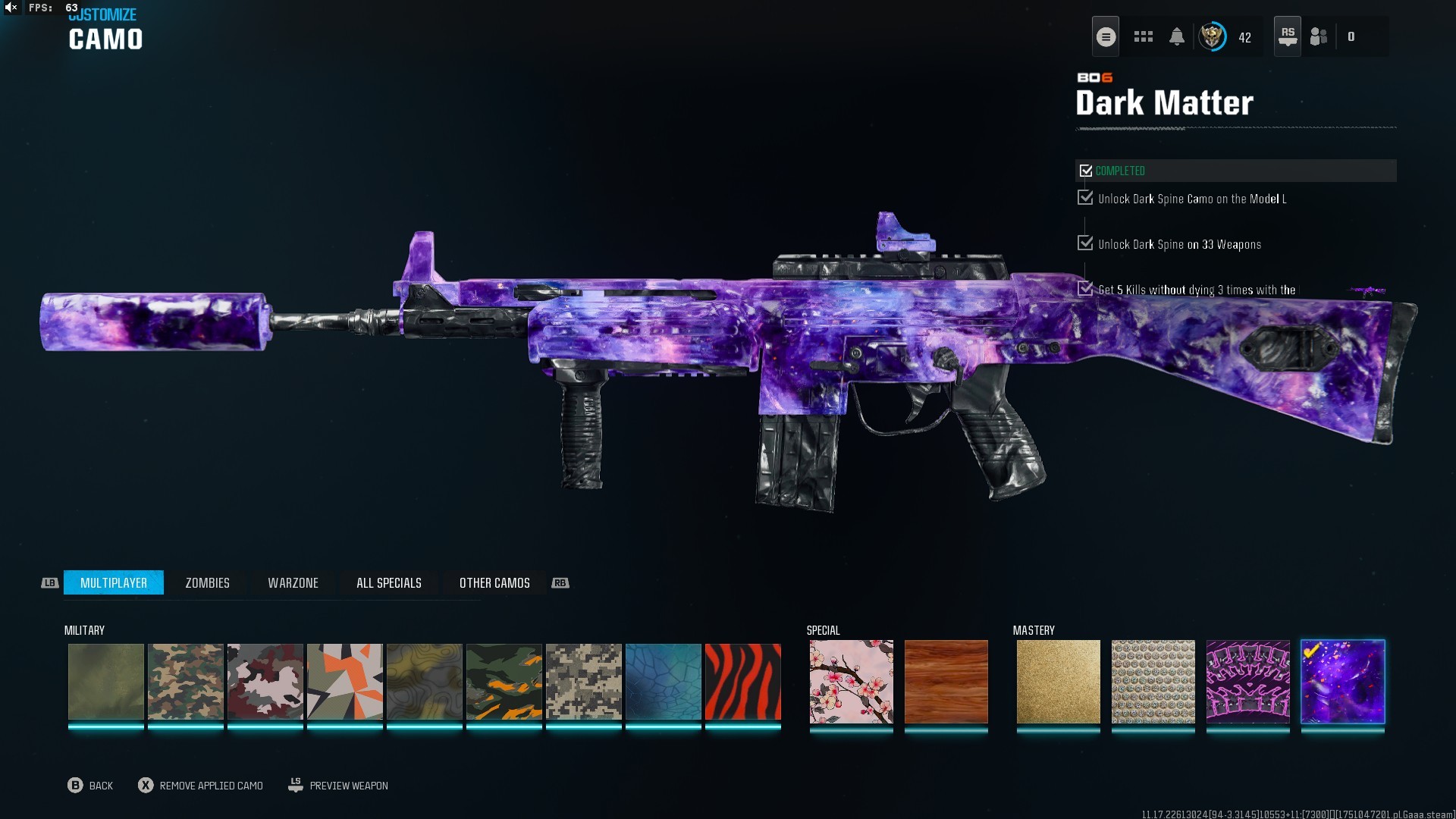This screenshot has height=819, width=1456.
Task: Apply the red and black tiger stripe camo
Action: pos(742,681)
